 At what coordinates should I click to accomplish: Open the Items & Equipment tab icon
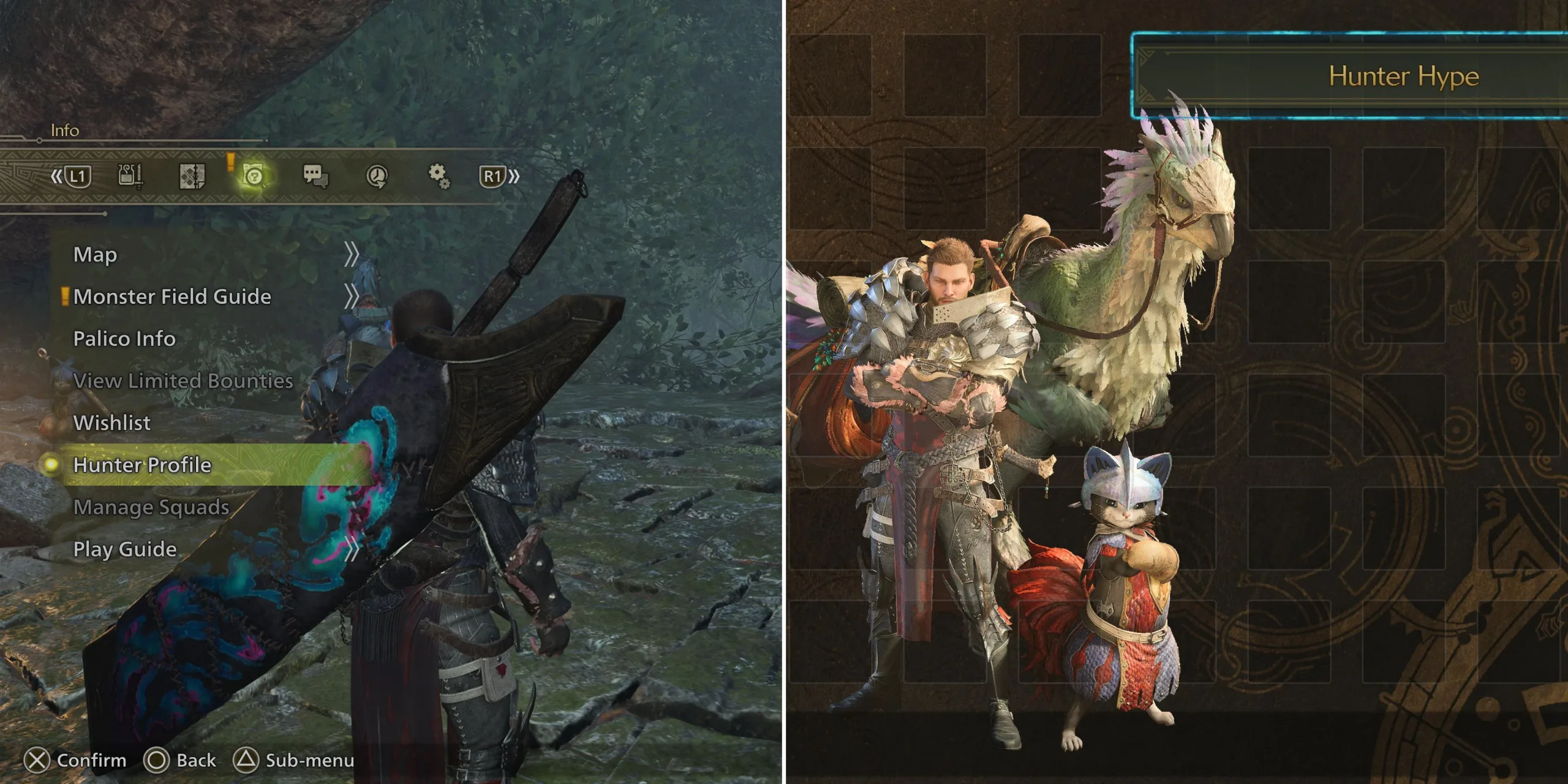tap(130, 176)
